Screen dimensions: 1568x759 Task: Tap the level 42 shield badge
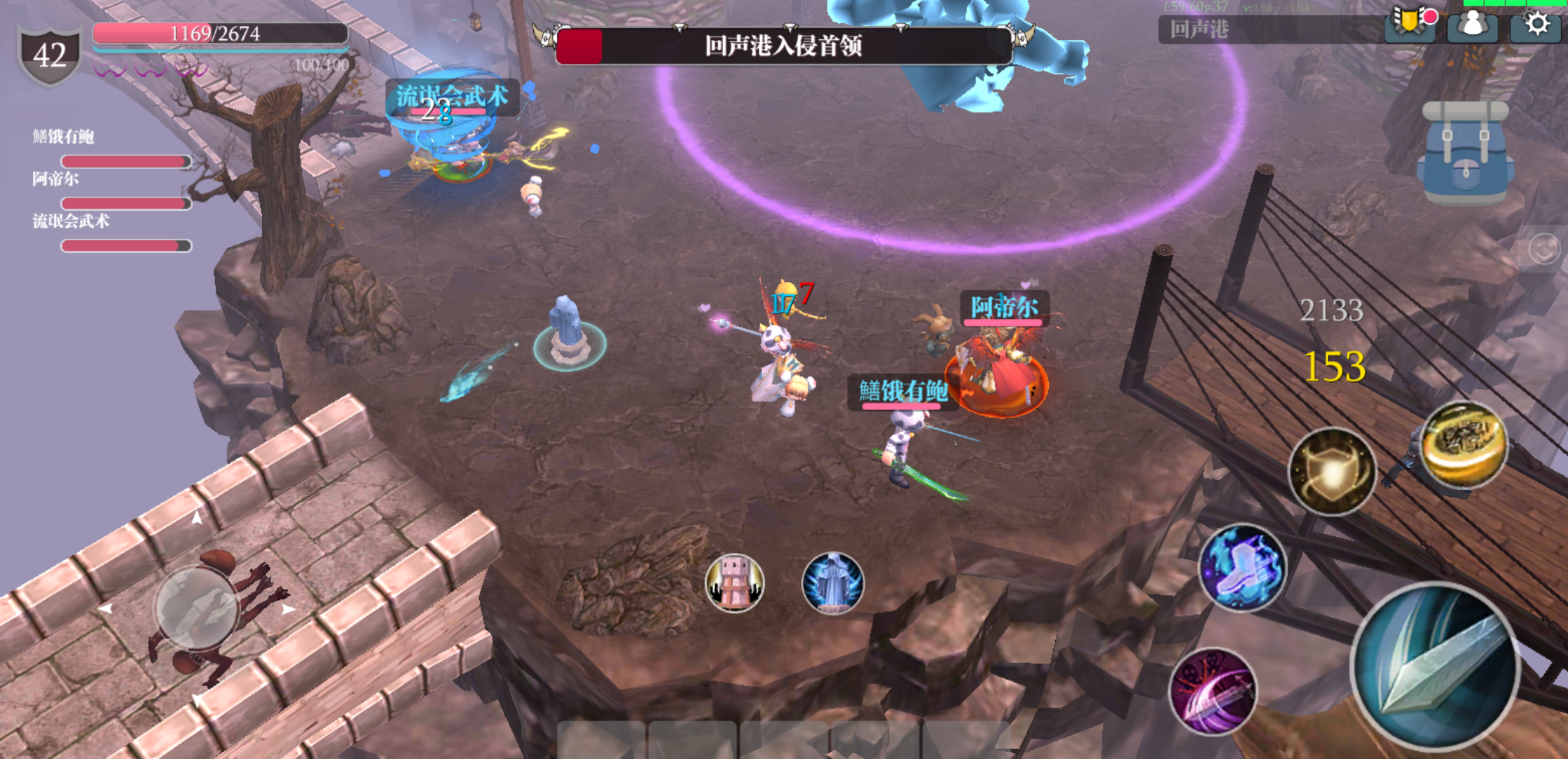[x=49, y=55]
